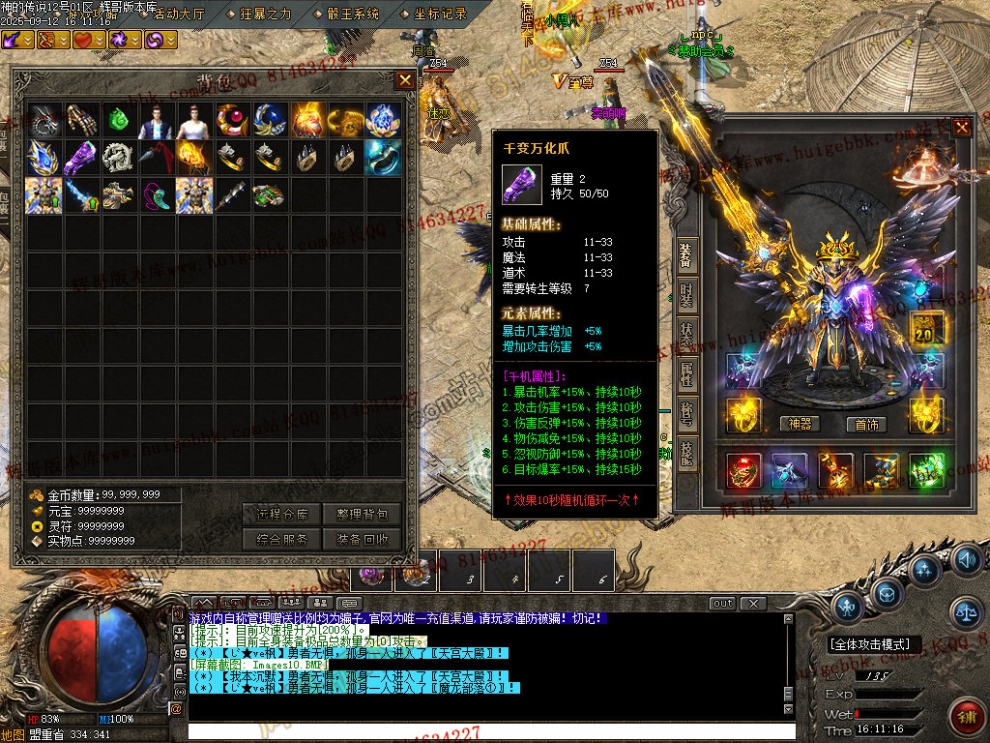The height and width of the screenshot is (743, 990).
Task: Click the chat text input box
Action: (480, 732)
